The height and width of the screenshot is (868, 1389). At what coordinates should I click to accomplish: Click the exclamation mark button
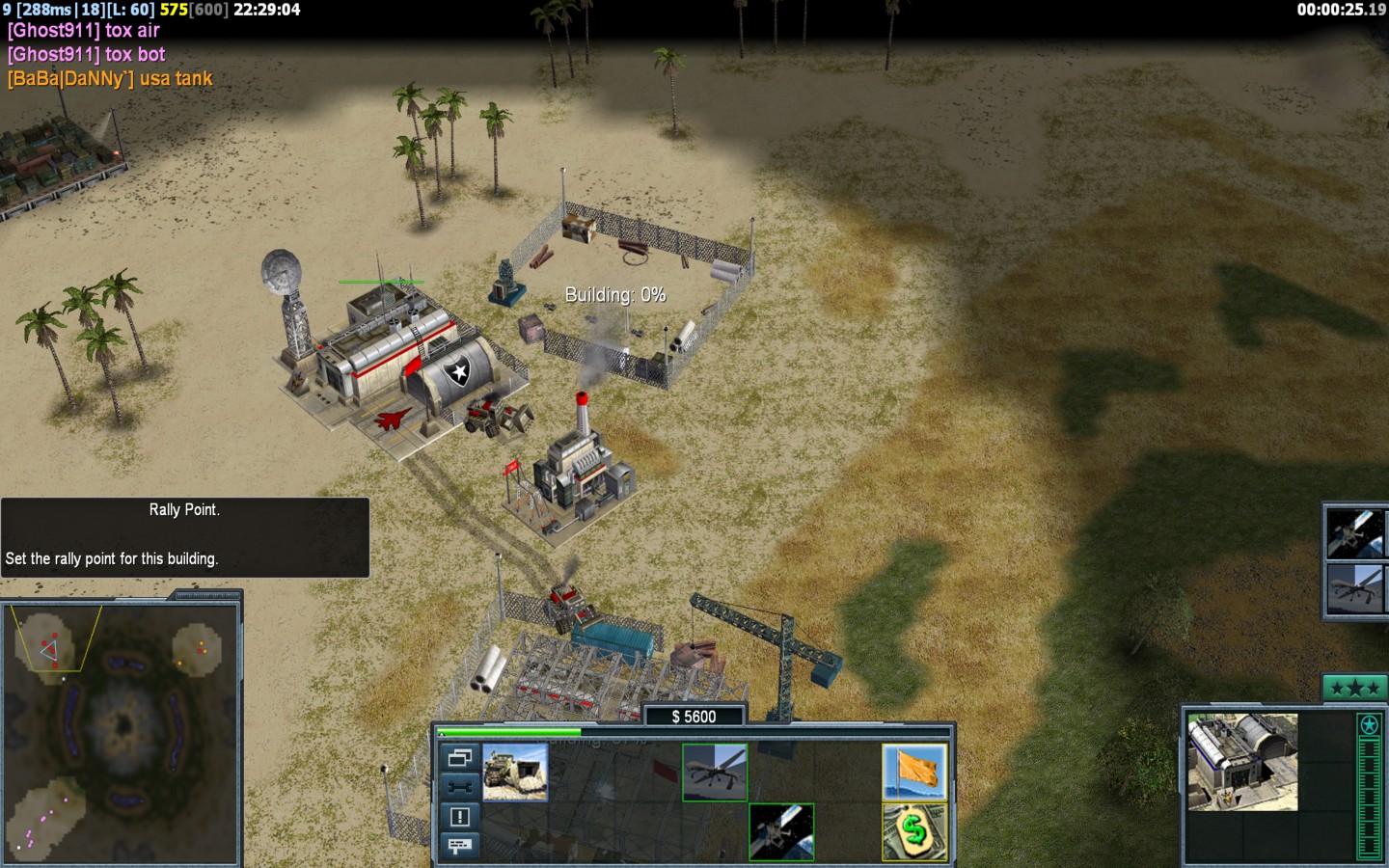pos(460,817)
